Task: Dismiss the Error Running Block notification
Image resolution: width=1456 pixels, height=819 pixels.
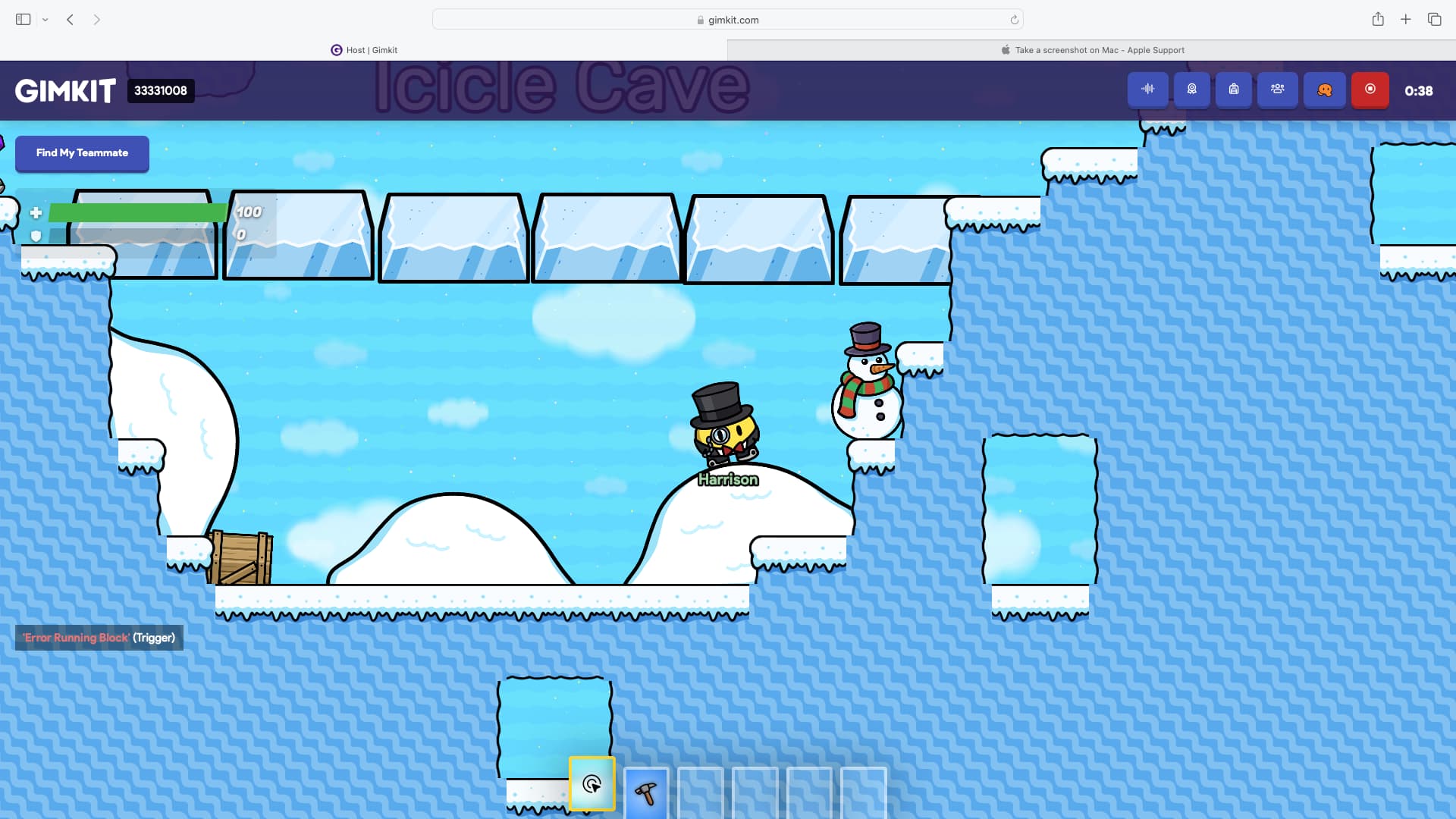Action: [x=99, y=638]
